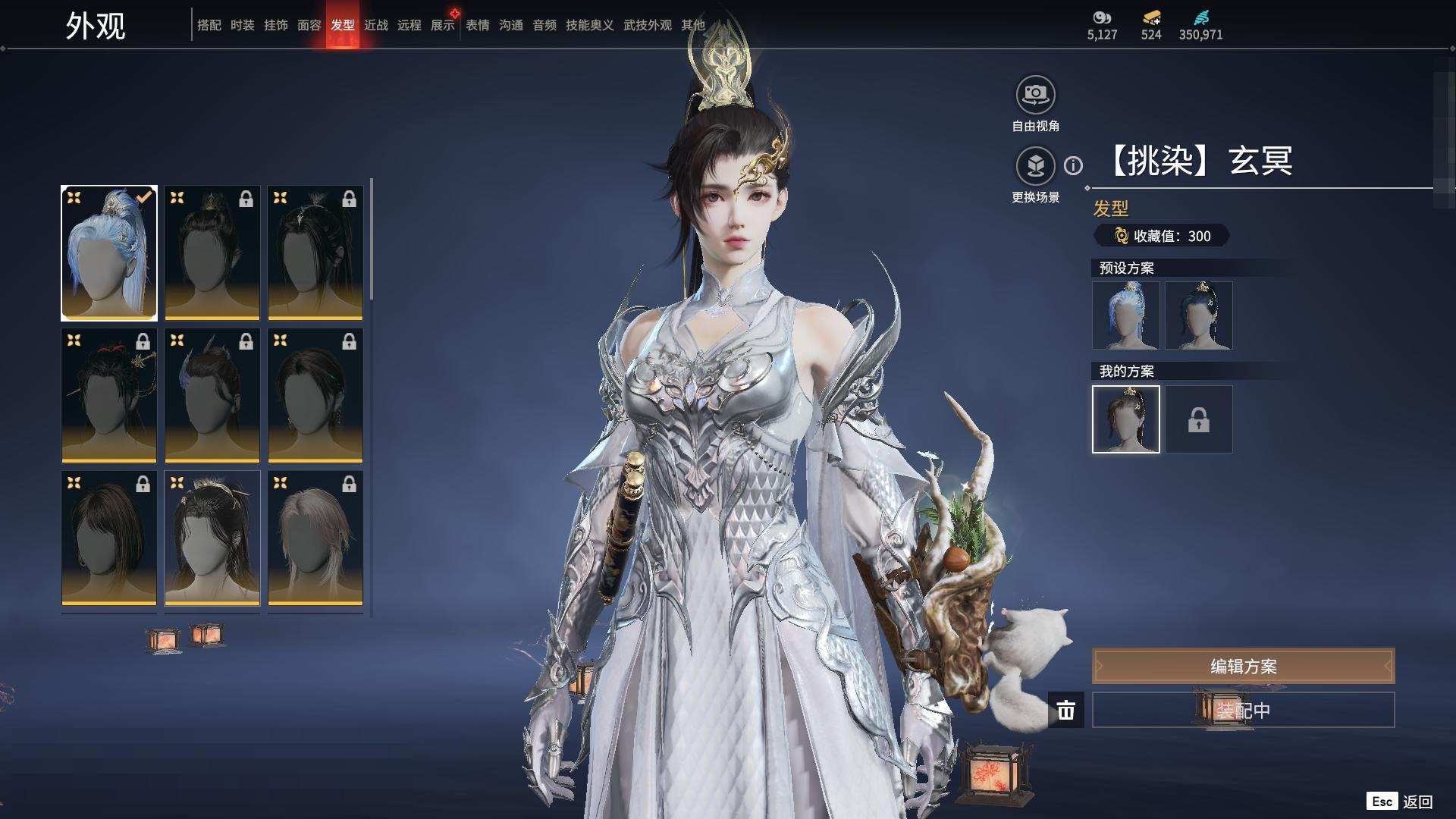Delete the scheme with the trash icon
This screenshot has width=1456, height=819.
(x=1066, y=711)
